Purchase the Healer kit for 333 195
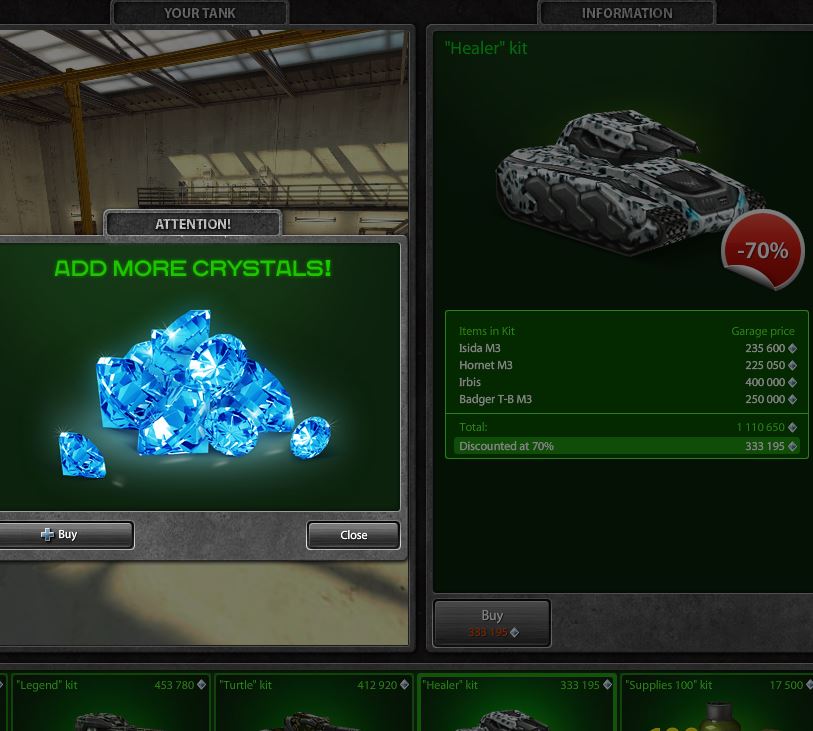The height and width of the screenshot is (731, 813). point(491,622)
